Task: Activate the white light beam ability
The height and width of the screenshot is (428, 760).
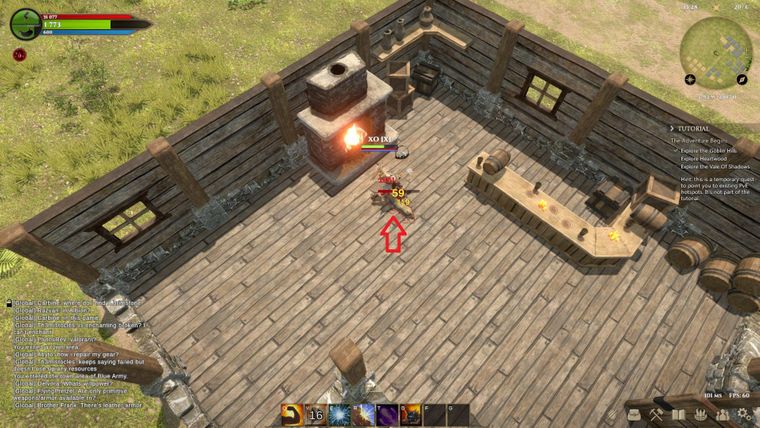Action: coord(364,414)
